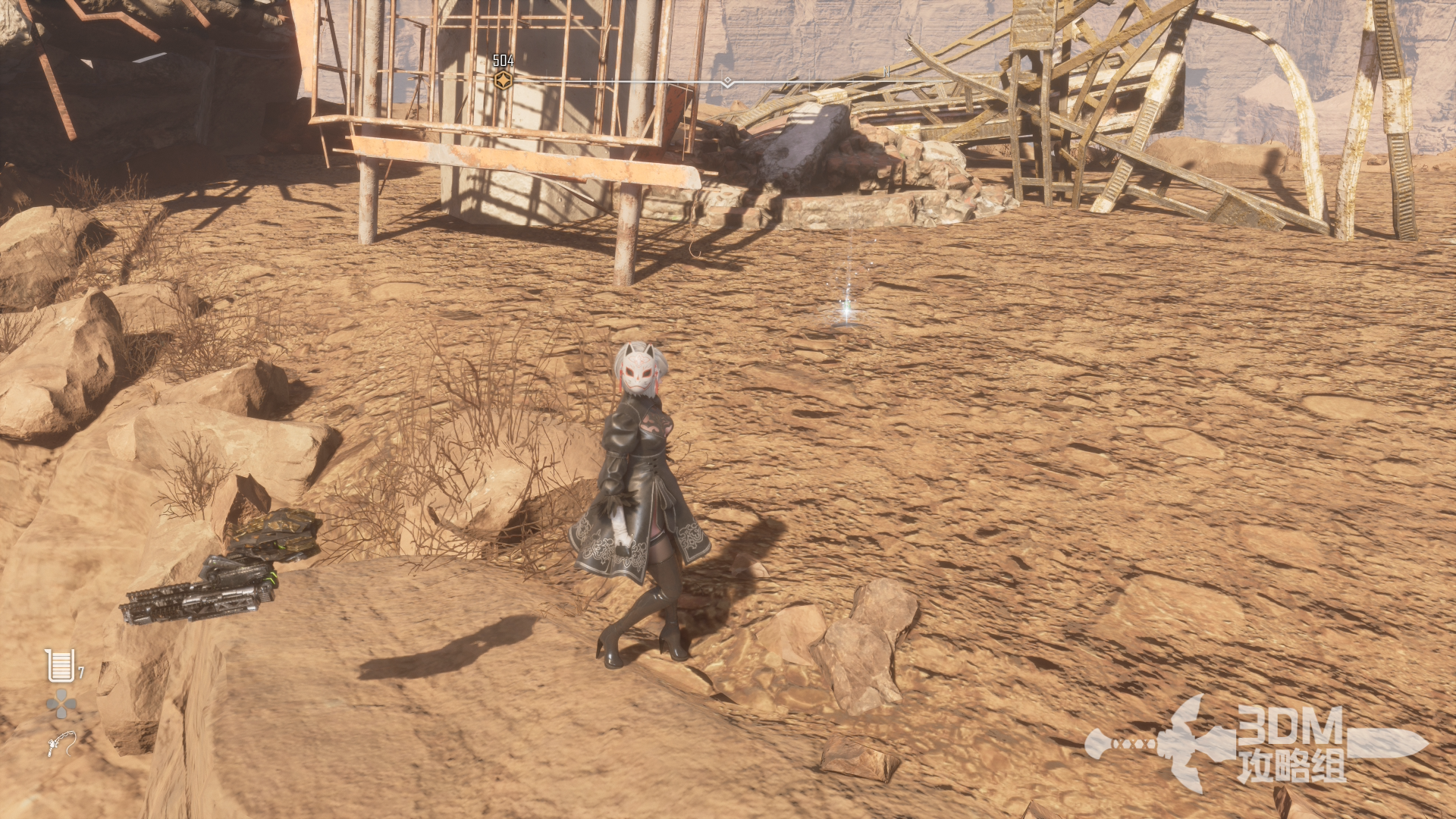1456x819 pixels.
Task: Select the healing potion container icon
Action: click(60, 666)
